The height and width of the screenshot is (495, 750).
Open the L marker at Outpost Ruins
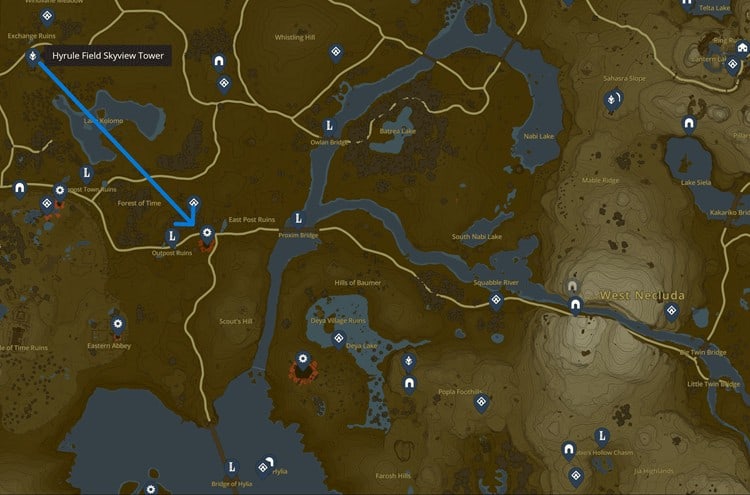172,237
